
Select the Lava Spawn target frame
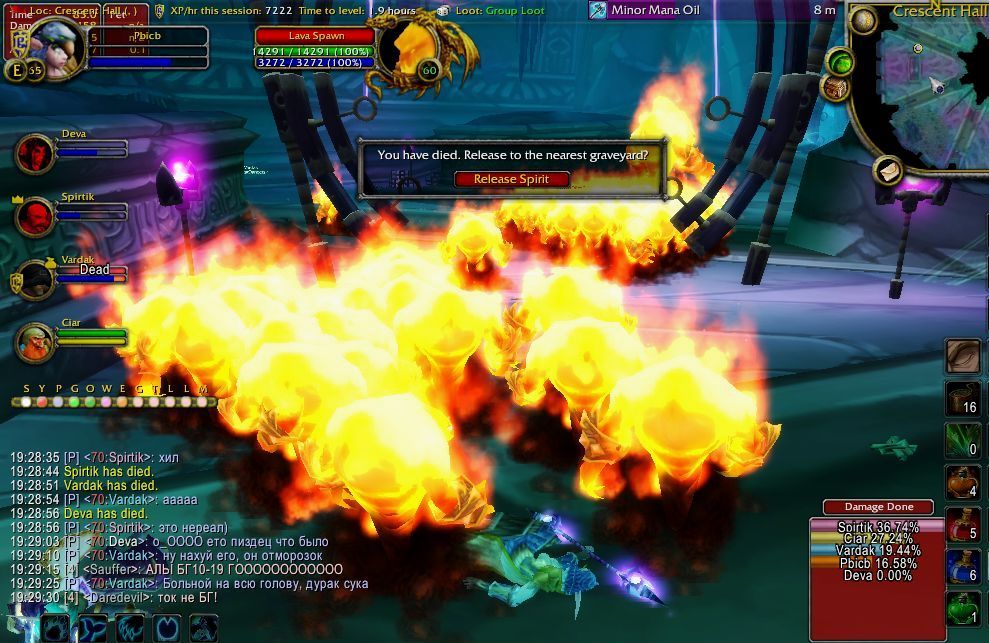click(x=315, y=36)
